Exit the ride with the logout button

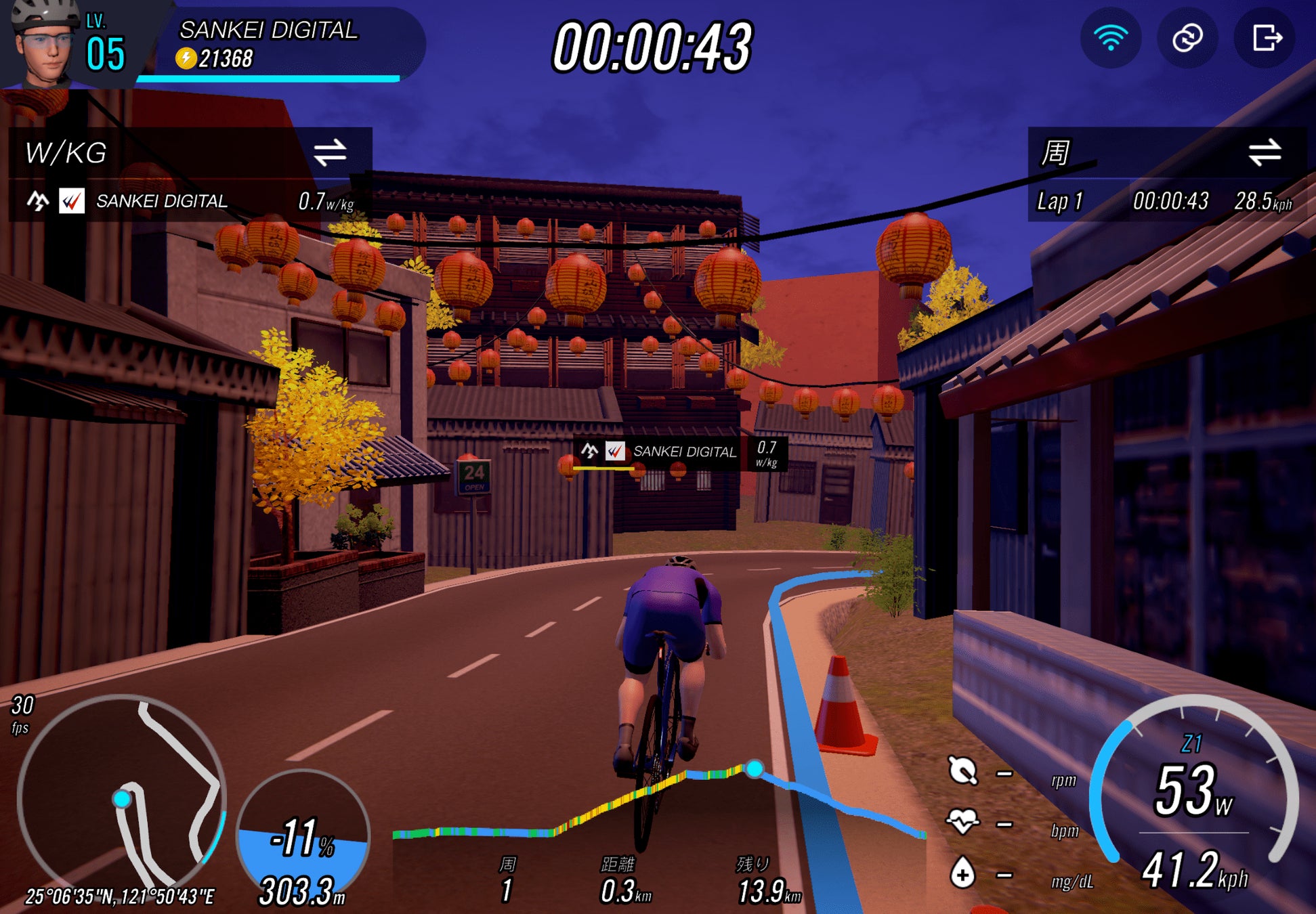[x=1265, y=39]
